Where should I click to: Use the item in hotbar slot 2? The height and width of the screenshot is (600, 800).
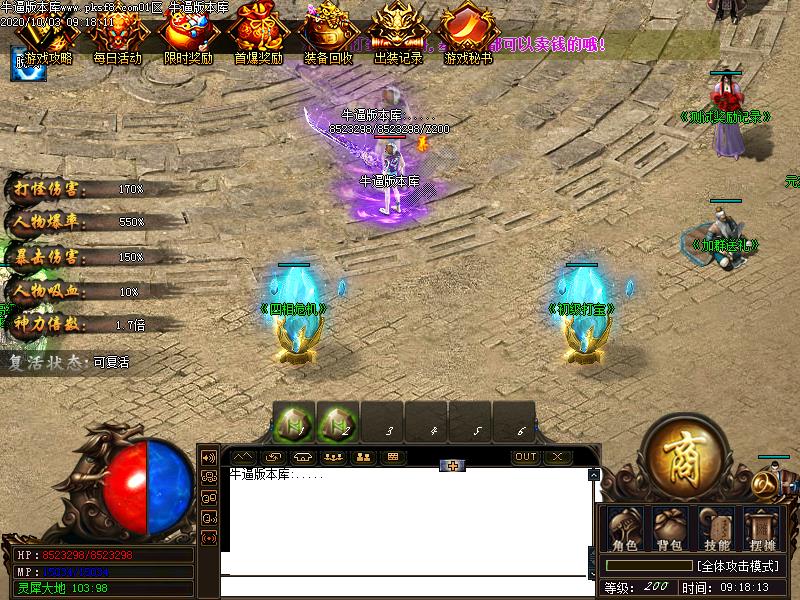pyautogui.click(x=338, y=424)
